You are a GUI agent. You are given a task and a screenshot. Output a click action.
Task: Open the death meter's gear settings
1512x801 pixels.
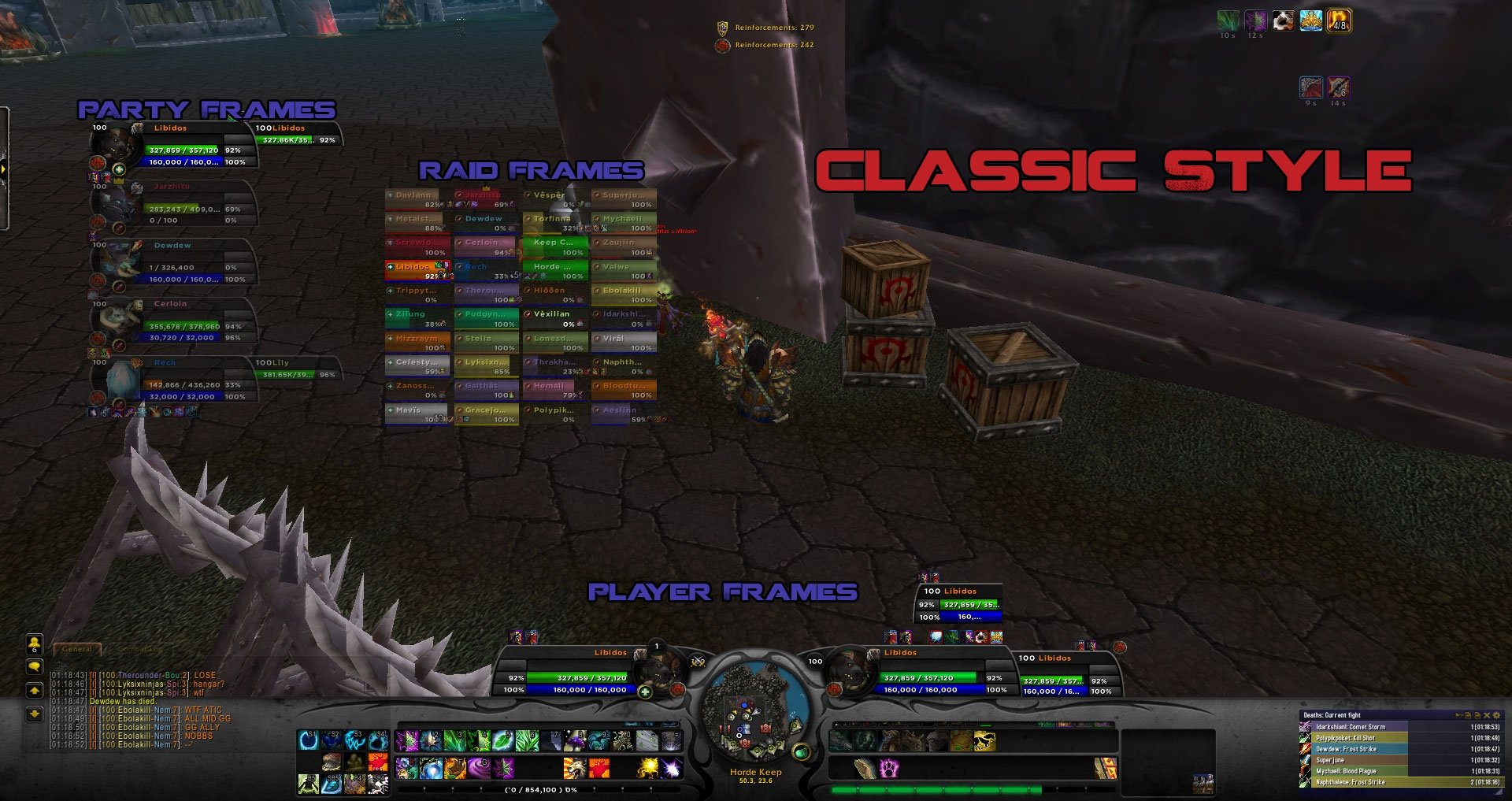(x=1496, y=715)
